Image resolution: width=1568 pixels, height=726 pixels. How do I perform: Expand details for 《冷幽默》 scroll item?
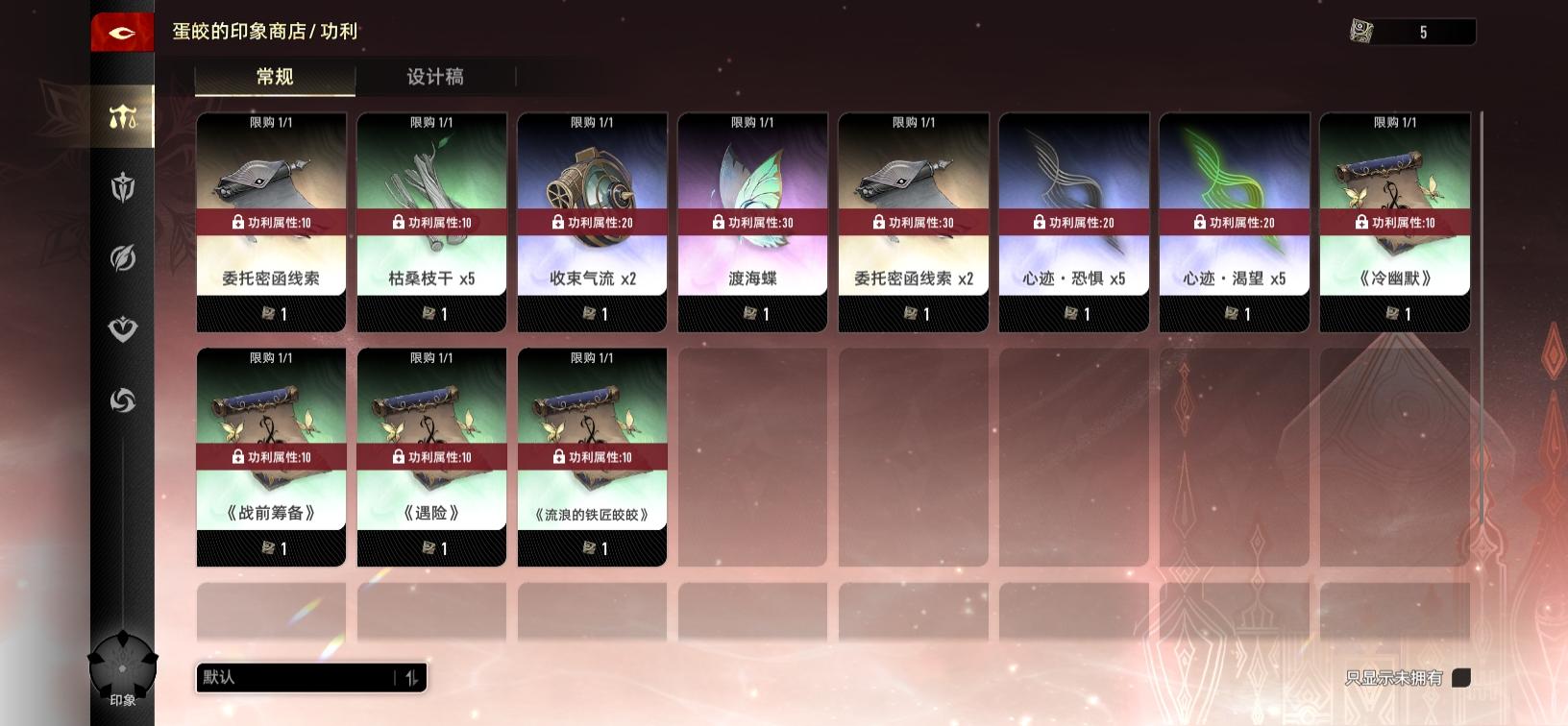(x=1395, y=221)
